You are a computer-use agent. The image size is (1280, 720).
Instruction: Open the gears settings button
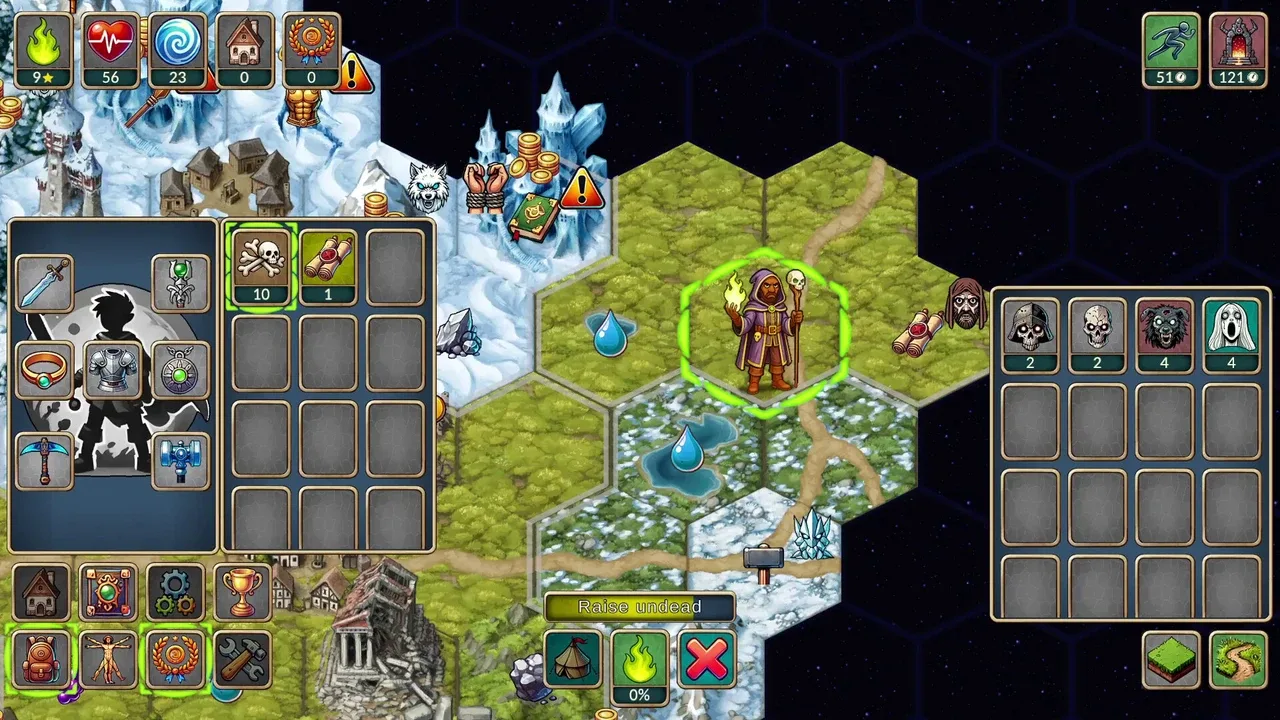[x=175, y=592]
